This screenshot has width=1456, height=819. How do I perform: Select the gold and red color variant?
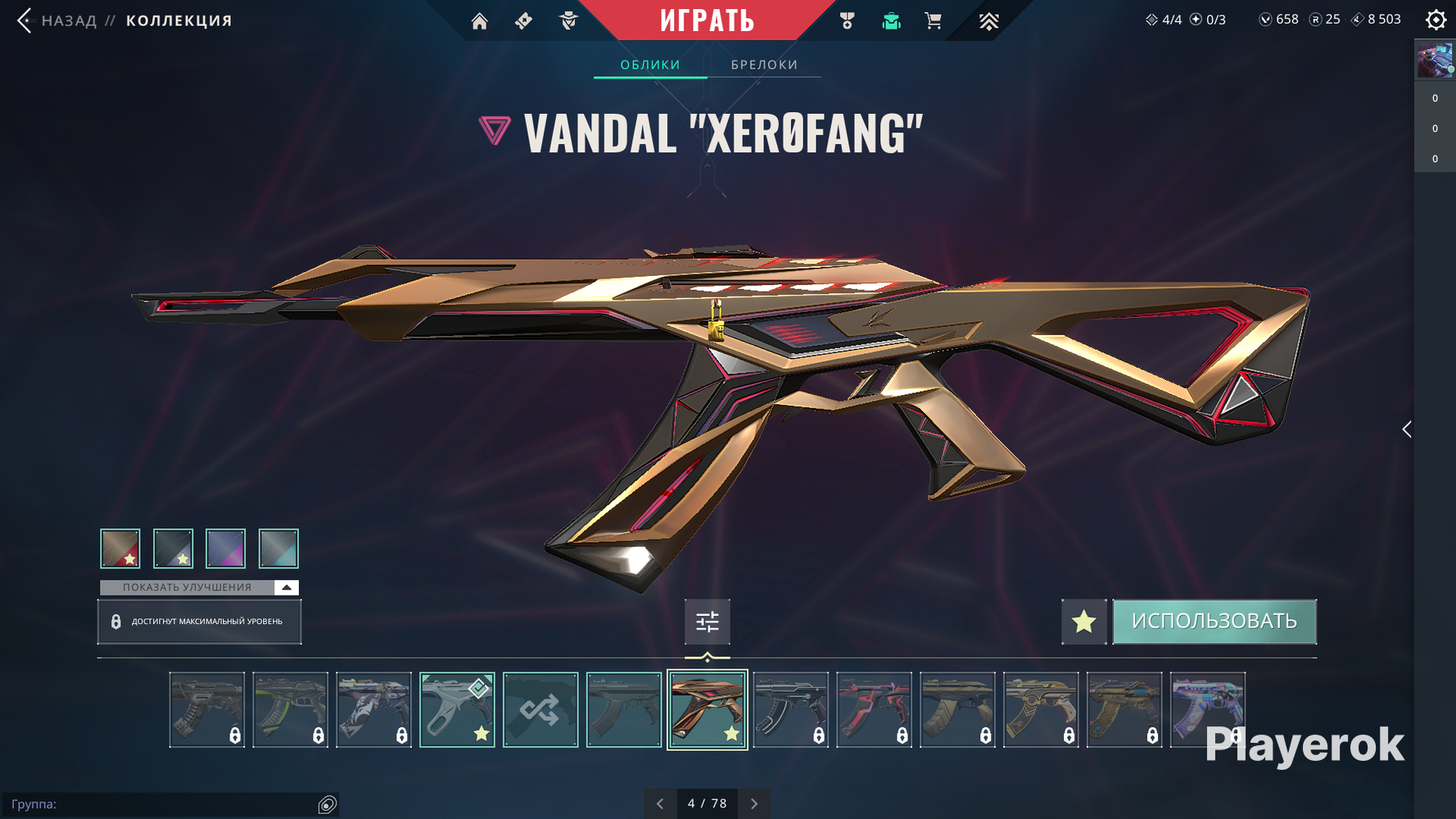pyautogui.click(x=120, y=548)
